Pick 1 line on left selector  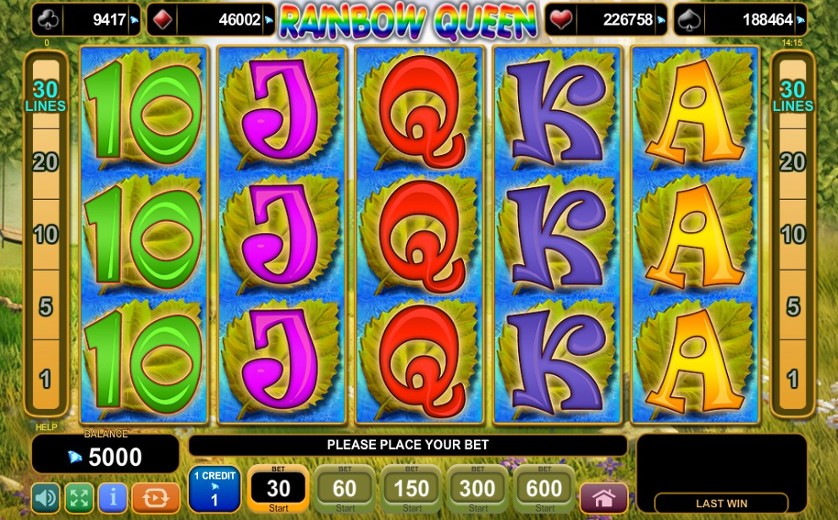(45, 379)
